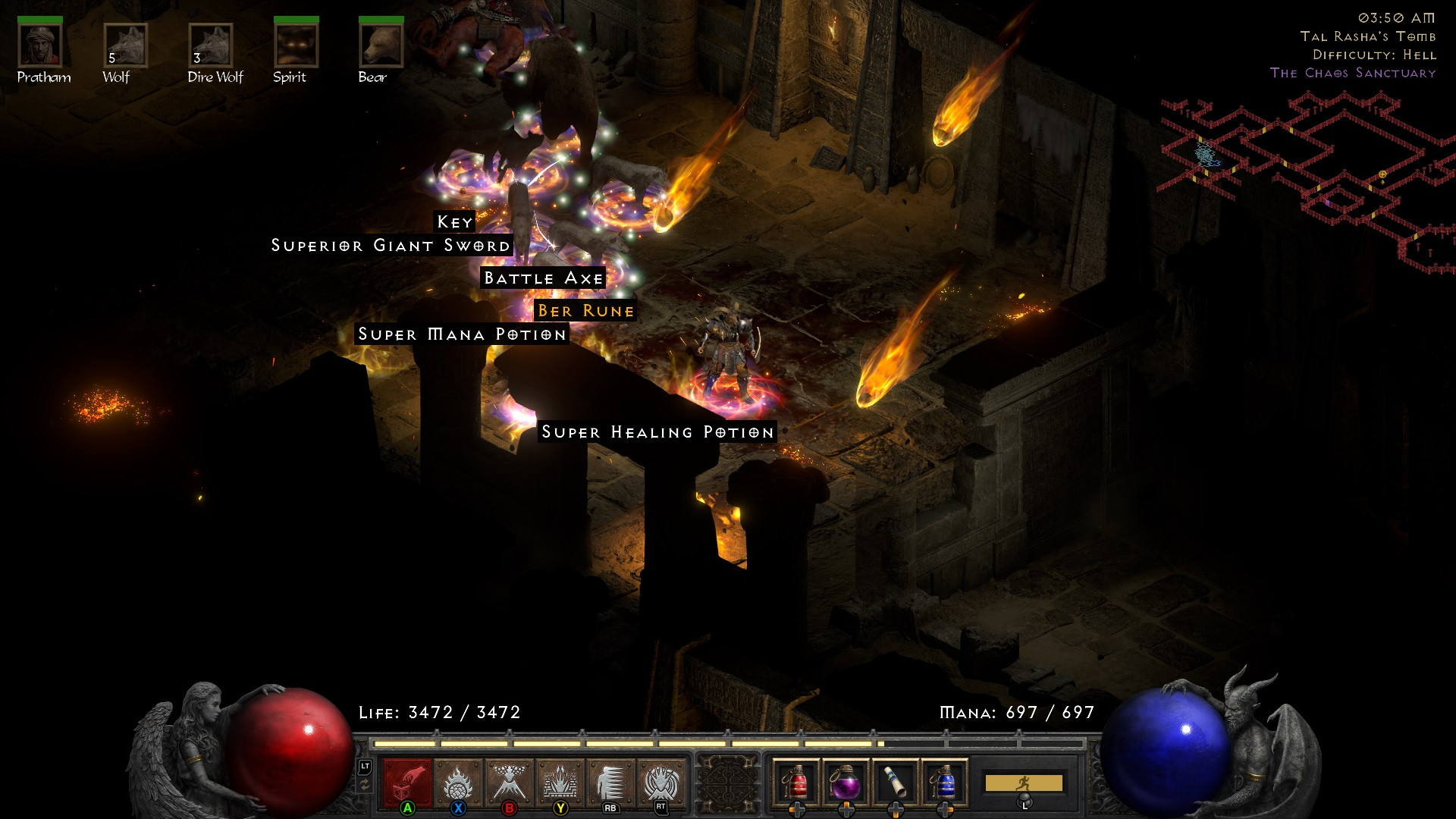1456x819 pixels.
Task: Pick up the Ber Rune
Action: (x=587, y=310)
